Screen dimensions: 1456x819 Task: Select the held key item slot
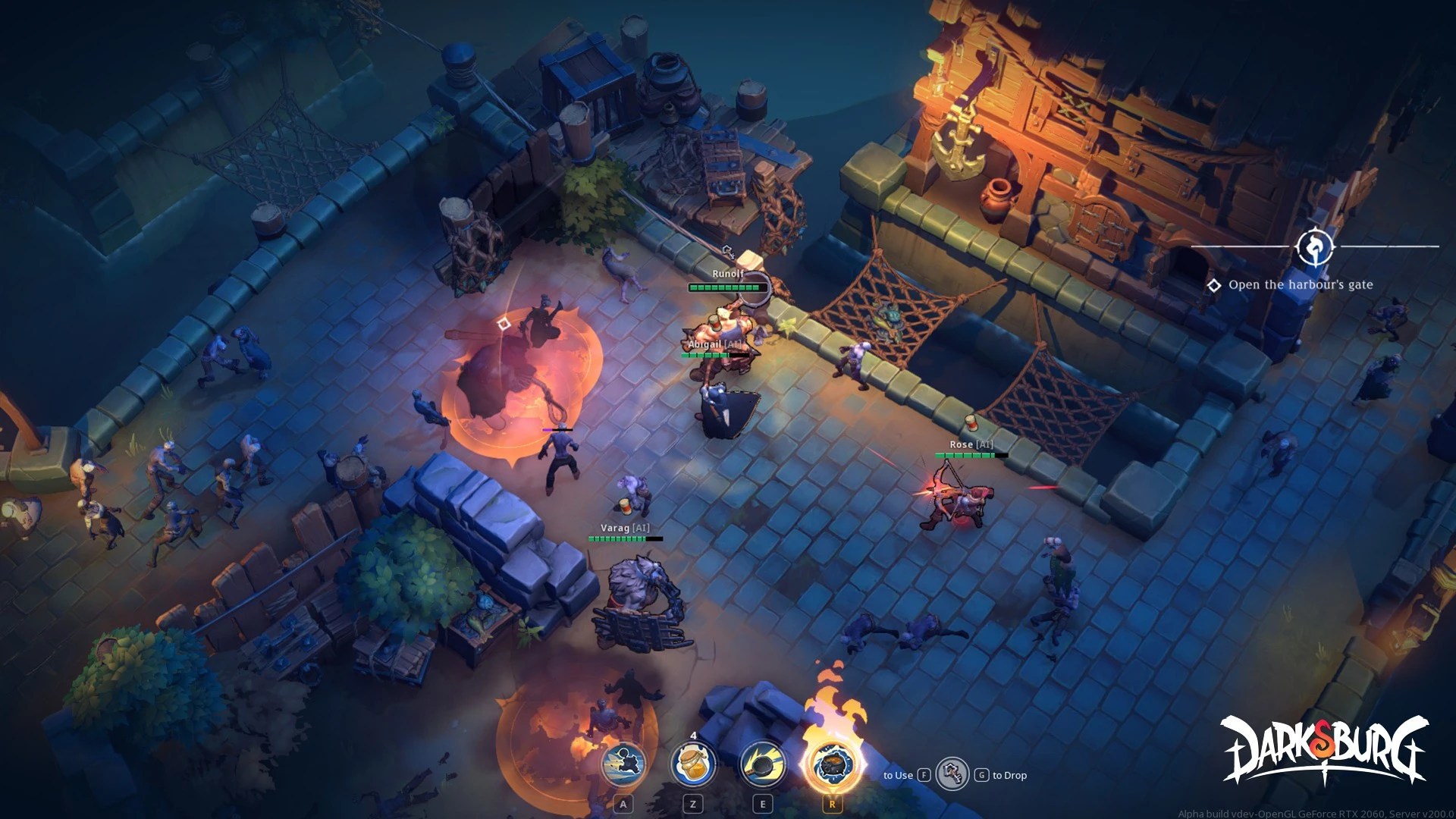click(x=952, y=774)
